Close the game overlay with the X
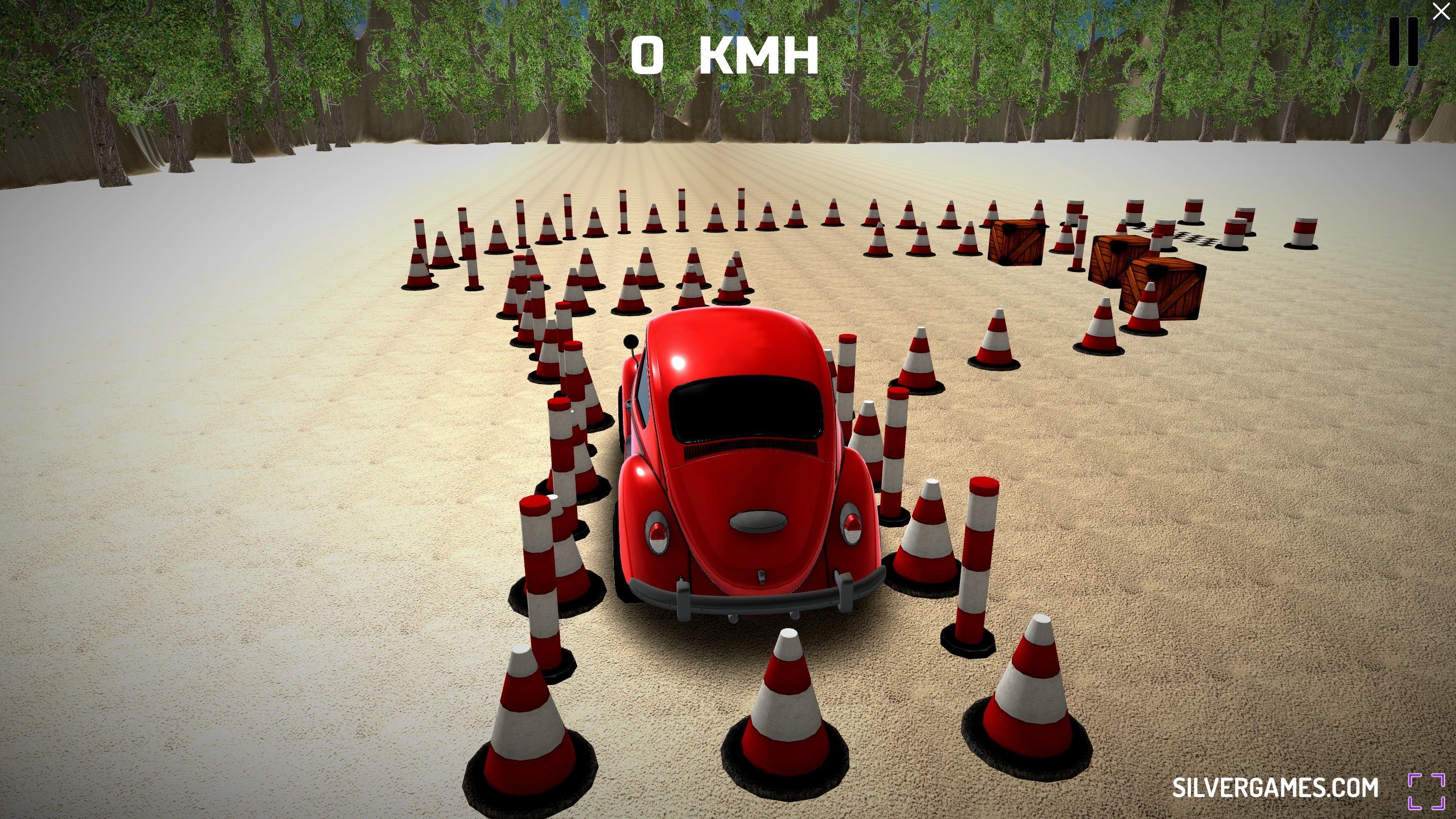The image size is (1456, 819). point(1441,11)
